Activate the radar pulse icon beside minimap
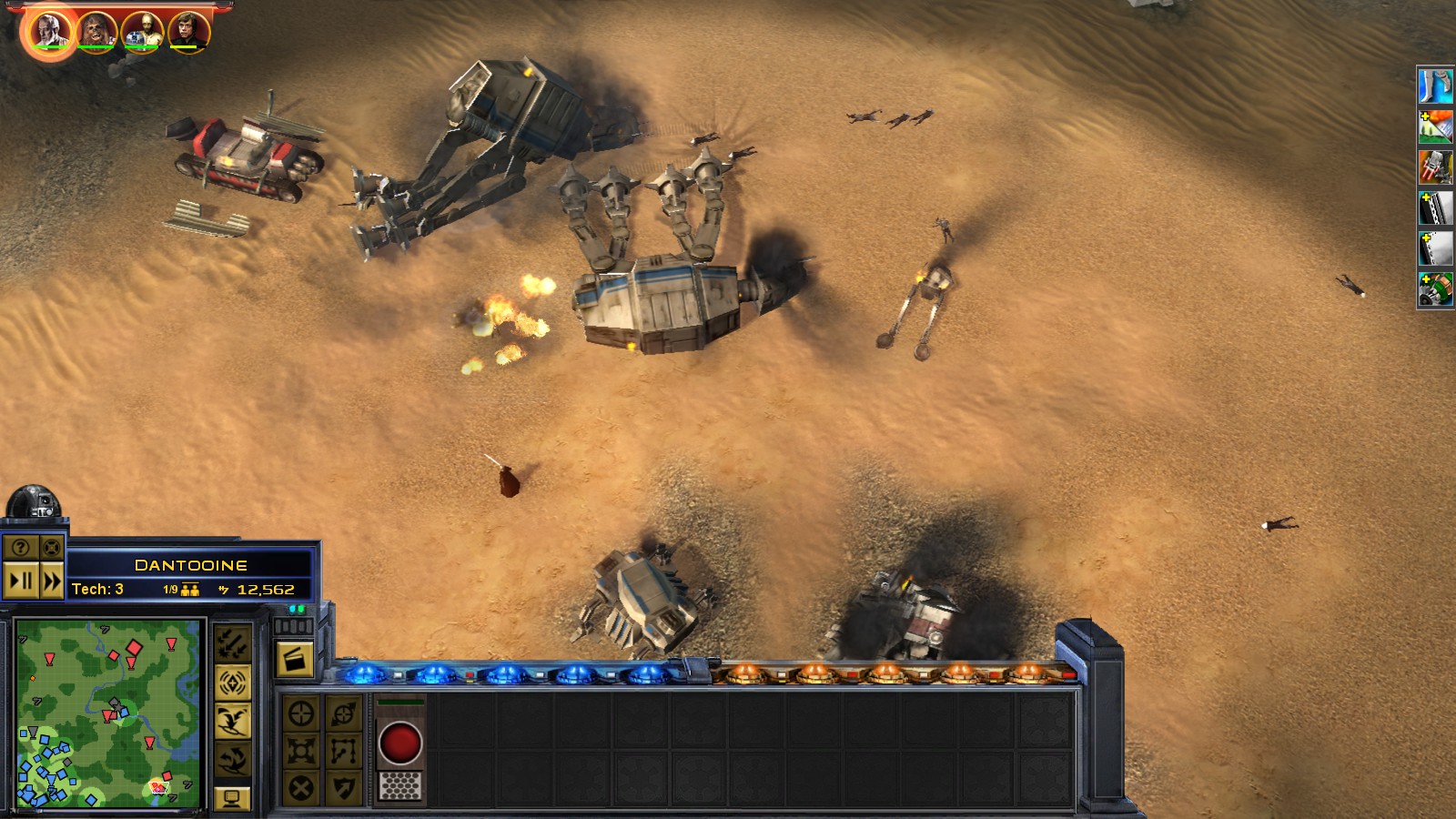Screen dimensions: 1456x819 click(232, 682)
